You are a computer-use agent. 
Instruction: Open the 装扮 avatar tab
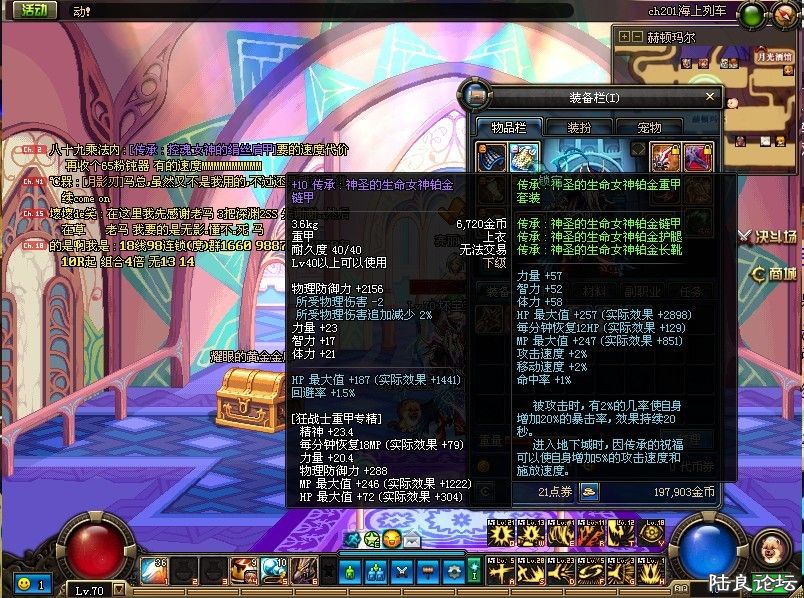point(579,127)
